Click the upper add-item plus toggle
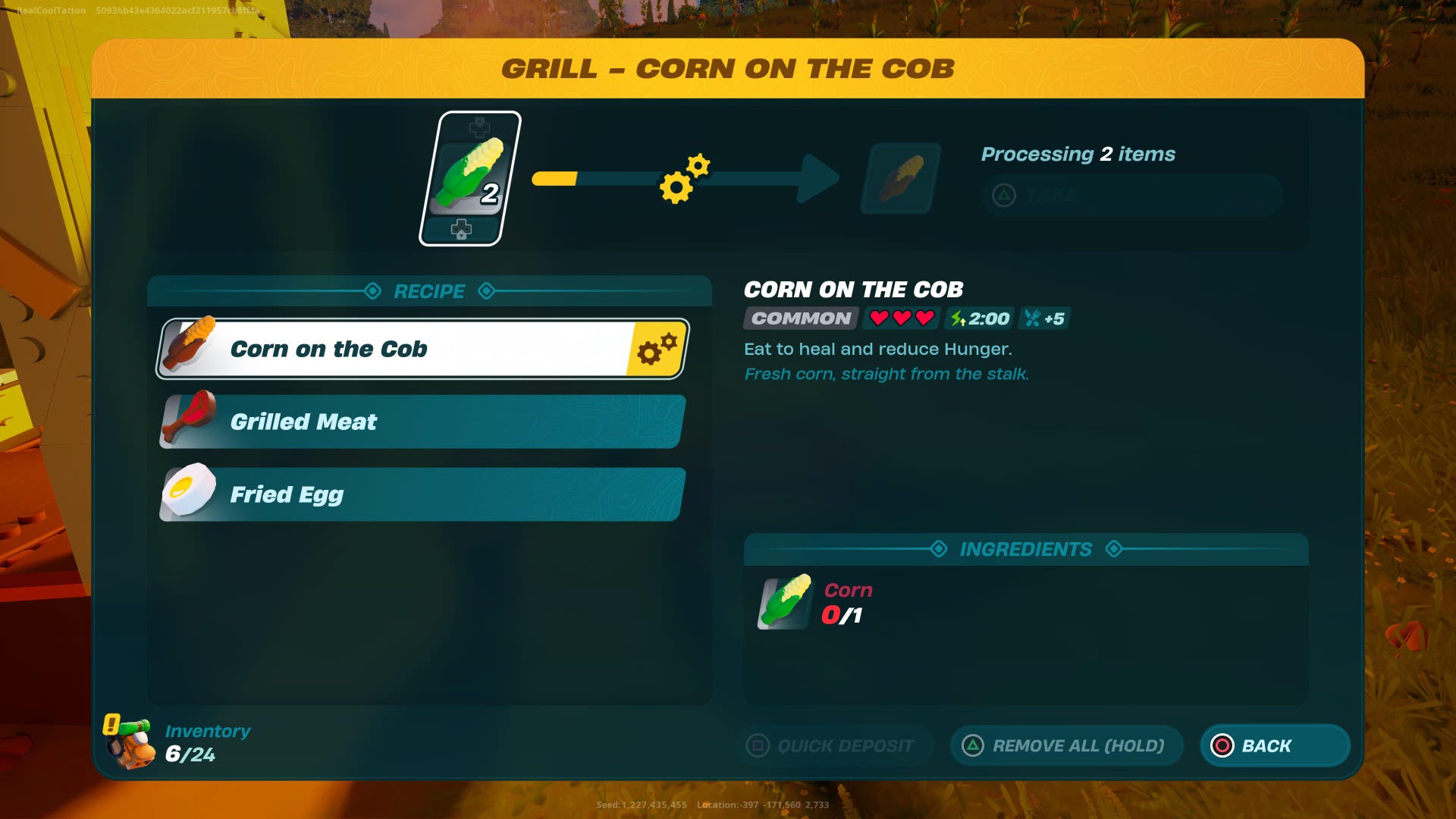Screen dimensions: 1456x819 pos(478,127)
